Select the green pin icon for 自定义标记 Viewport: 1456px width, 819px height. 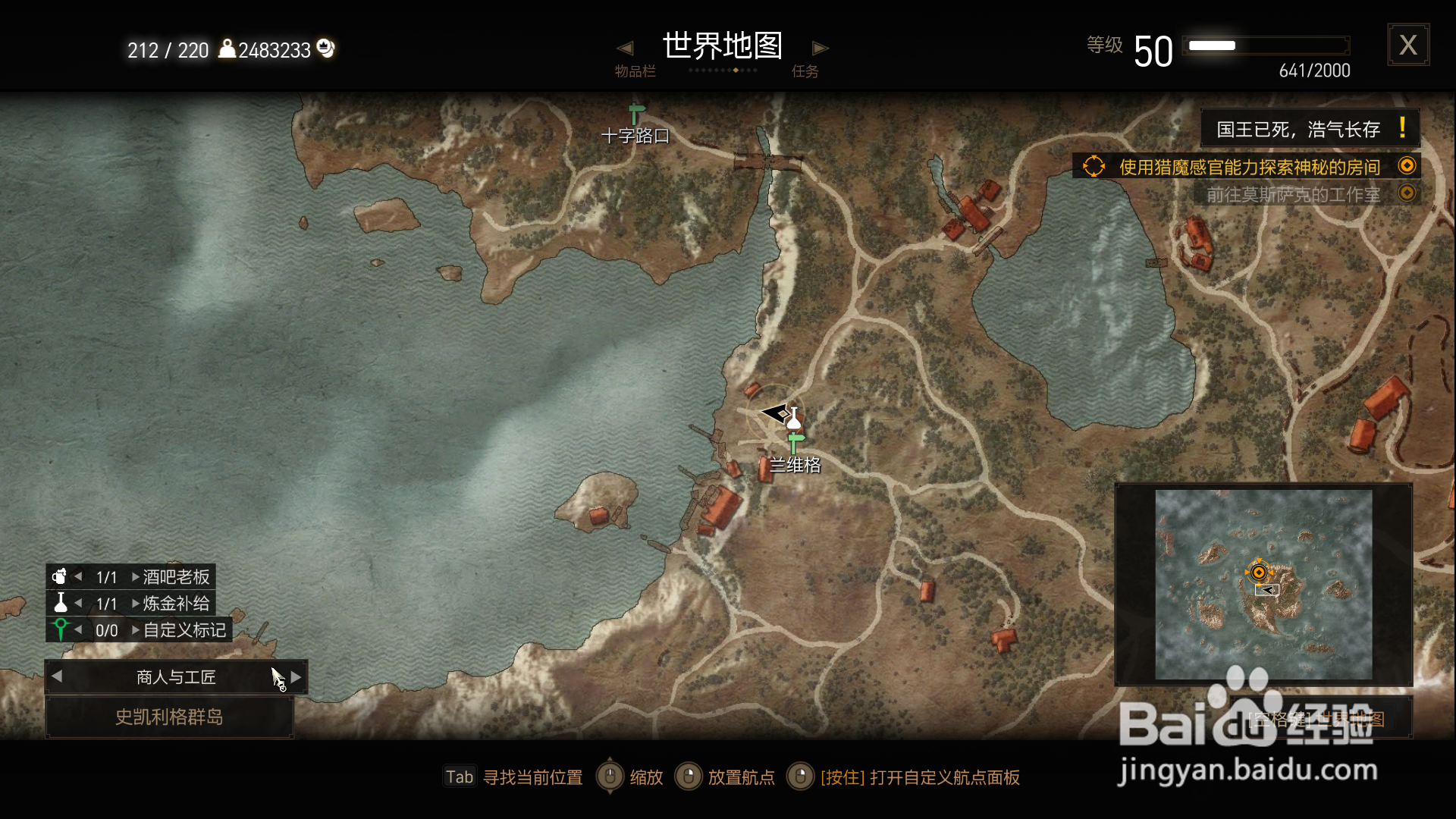tap(61, 629)
